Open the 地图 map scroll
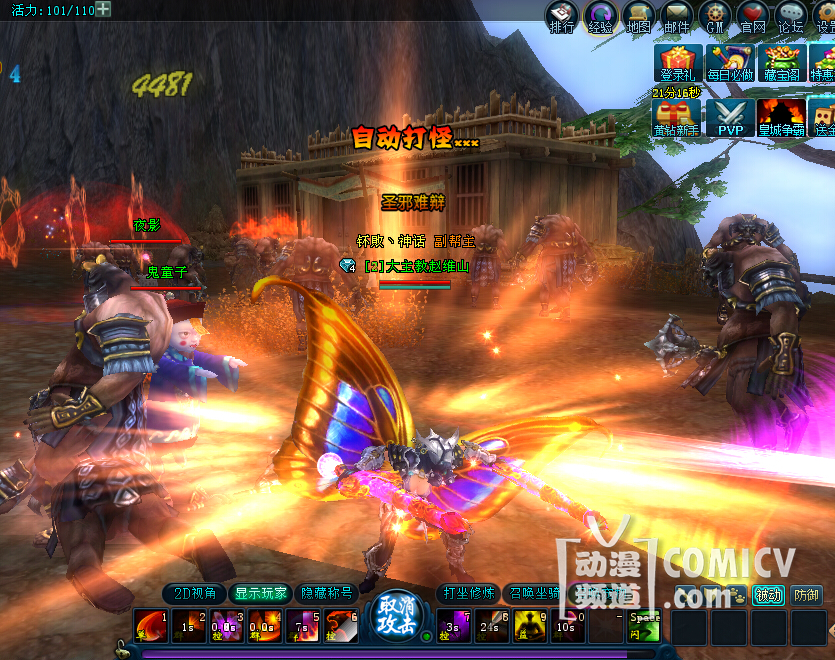Screen dimensions: 835x660 click(x=638, y=16)
